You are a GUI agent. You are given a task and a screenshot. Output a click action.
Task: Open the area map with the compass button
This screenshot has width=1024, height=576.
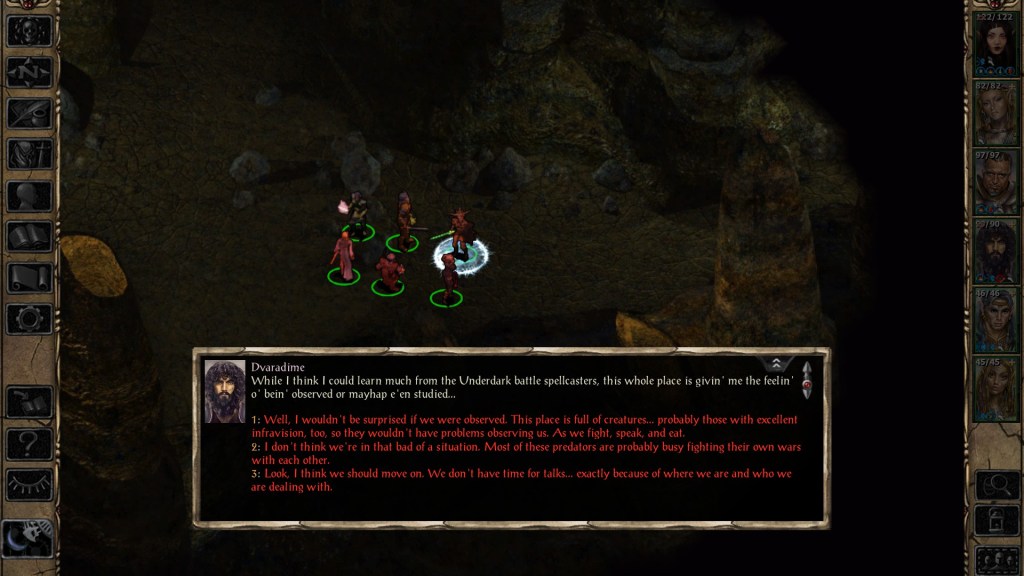[29, 72]
